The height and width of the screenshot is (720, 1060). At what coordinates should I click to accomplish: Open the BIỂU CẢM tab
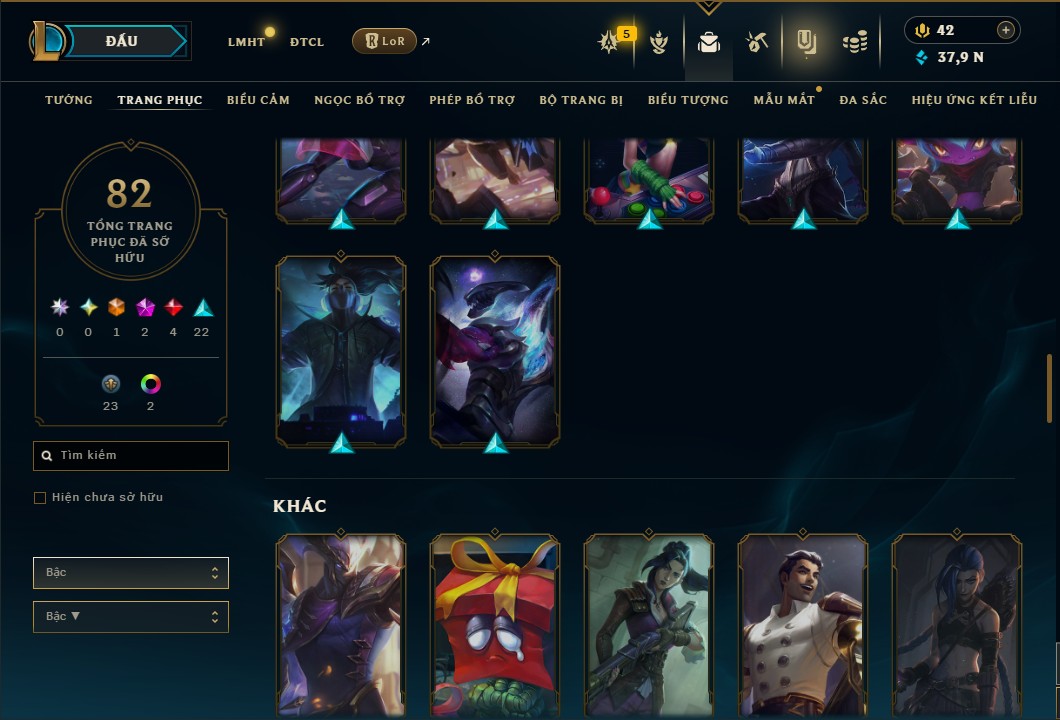point(258,100)
